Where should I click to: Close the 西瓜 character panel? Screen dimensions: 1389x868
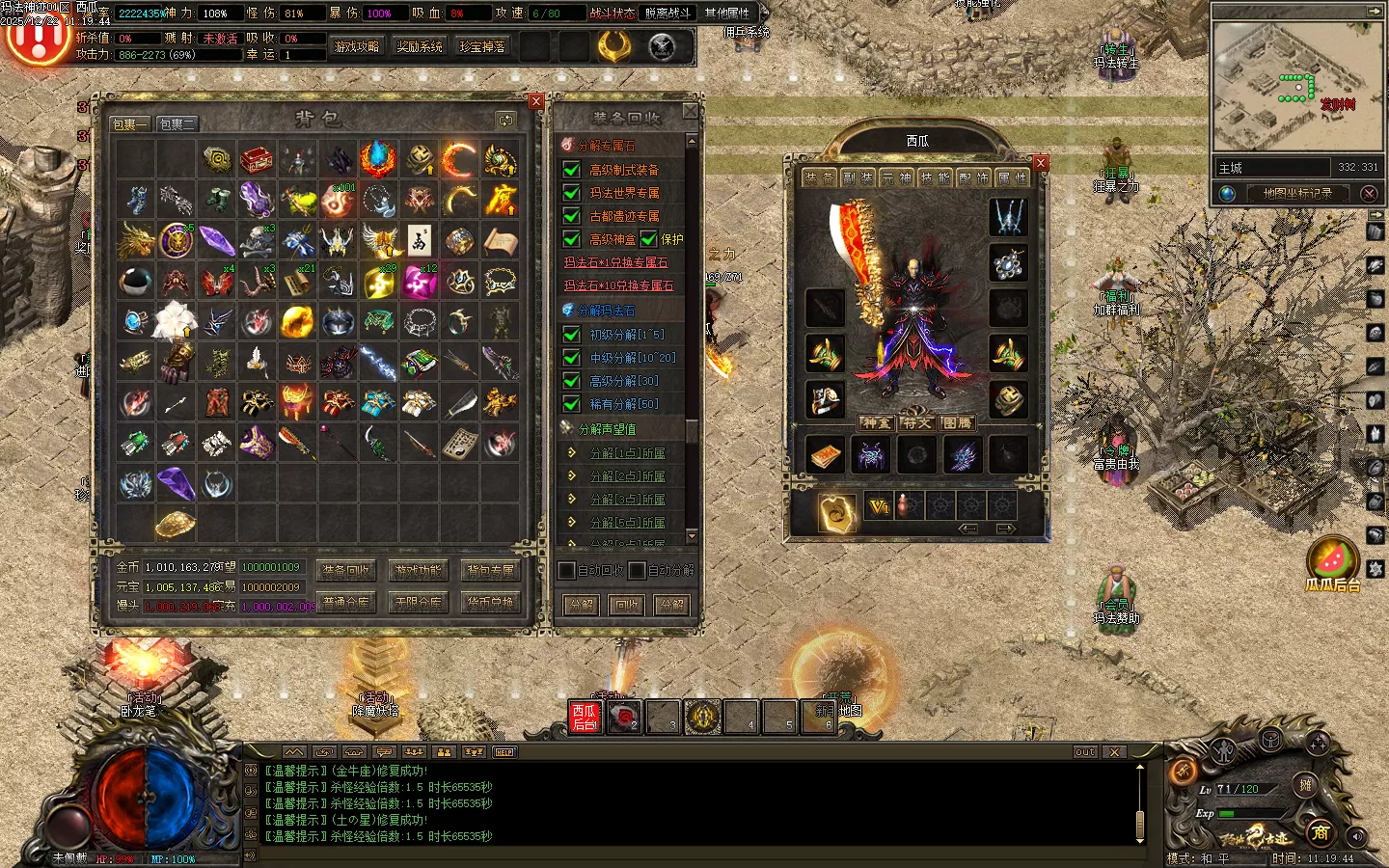1040,163
